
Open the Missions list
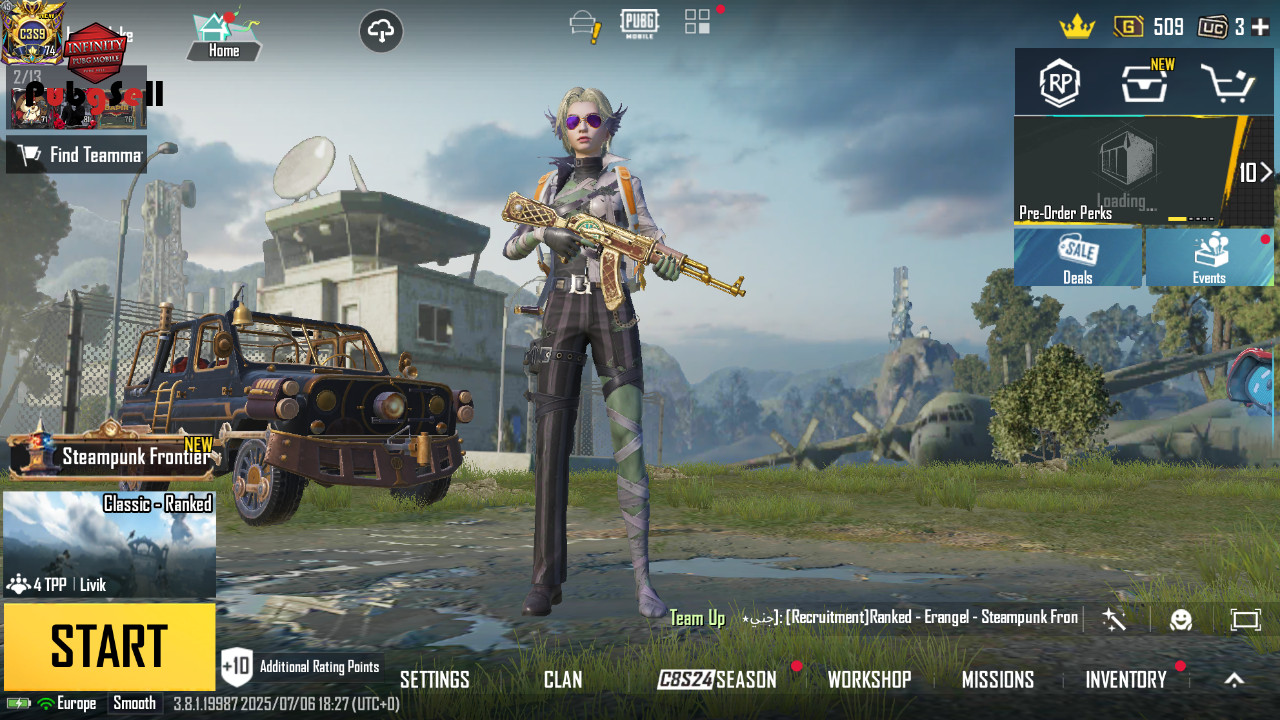point(997,680)
